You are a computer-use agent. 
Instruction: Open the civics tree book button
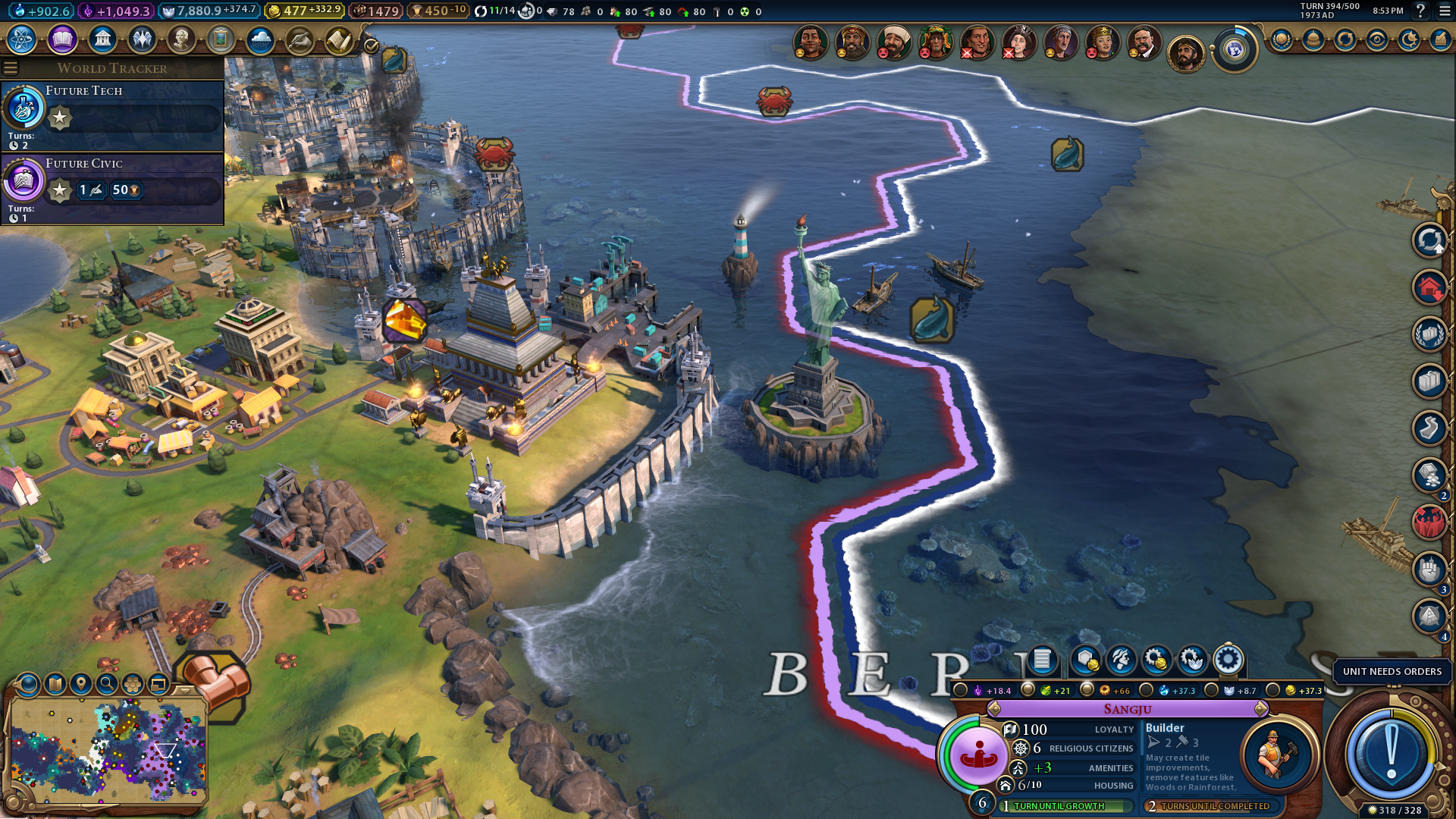point(62,39)
